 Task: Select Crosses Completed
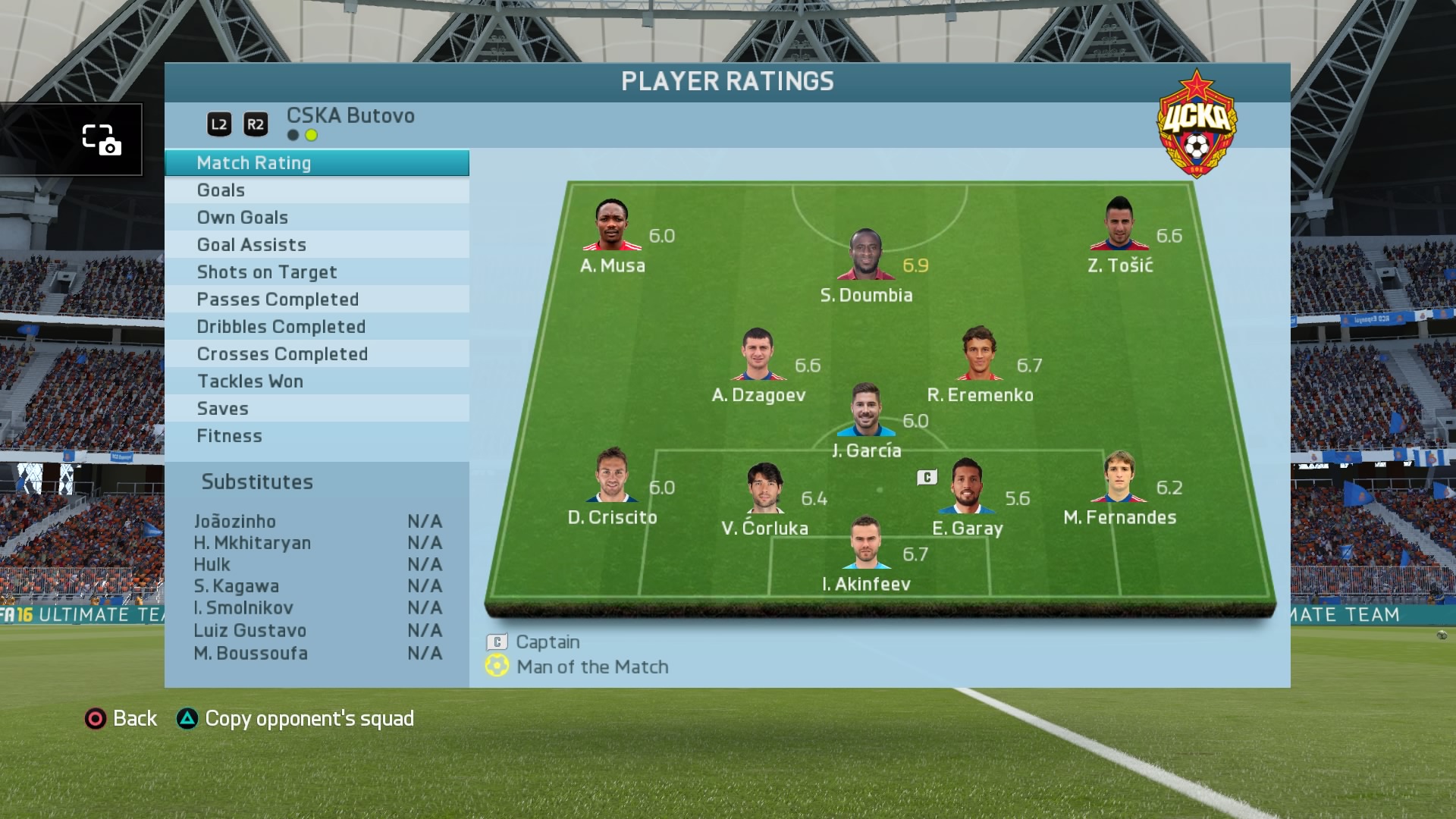click(x=316, y=354)
